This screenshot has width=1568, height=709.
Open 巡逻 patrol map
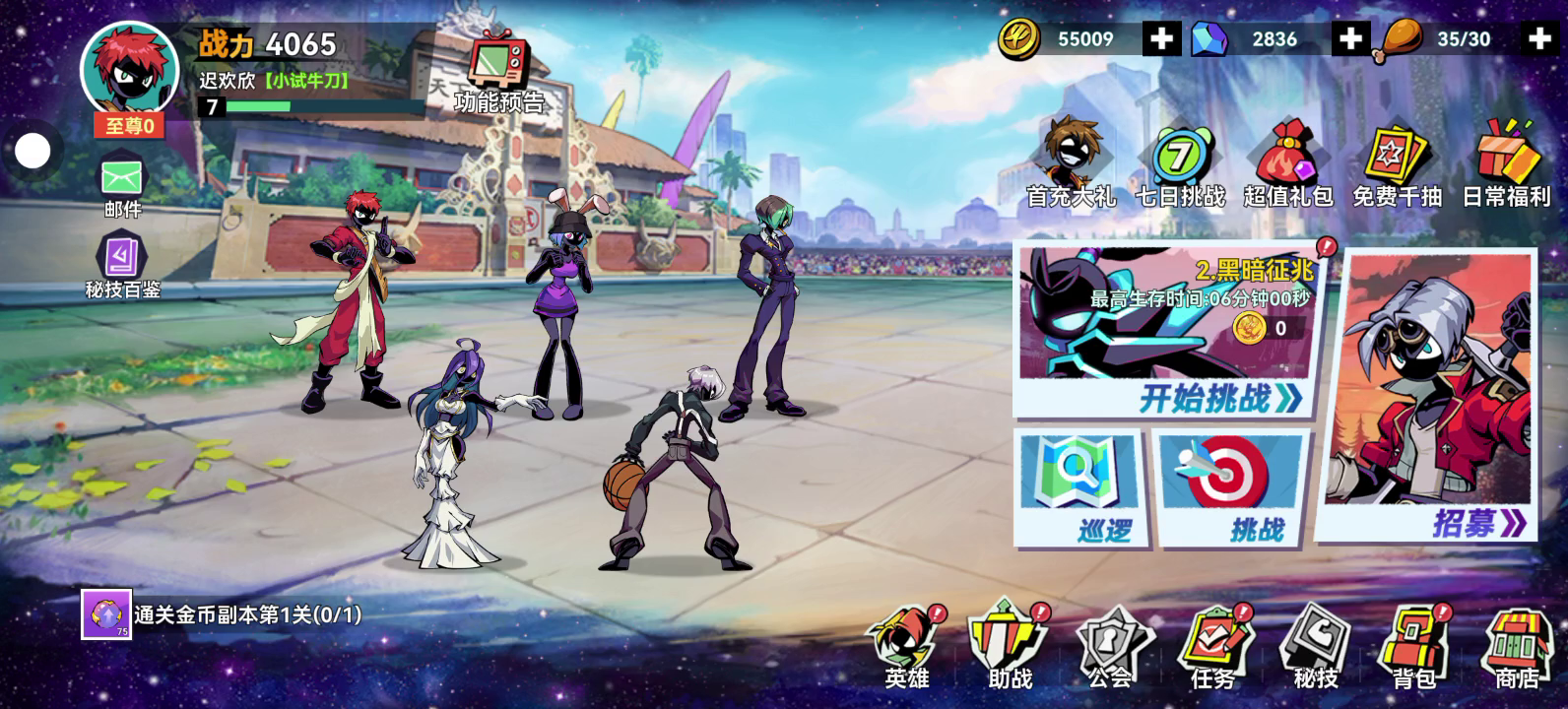point(1077,487)
